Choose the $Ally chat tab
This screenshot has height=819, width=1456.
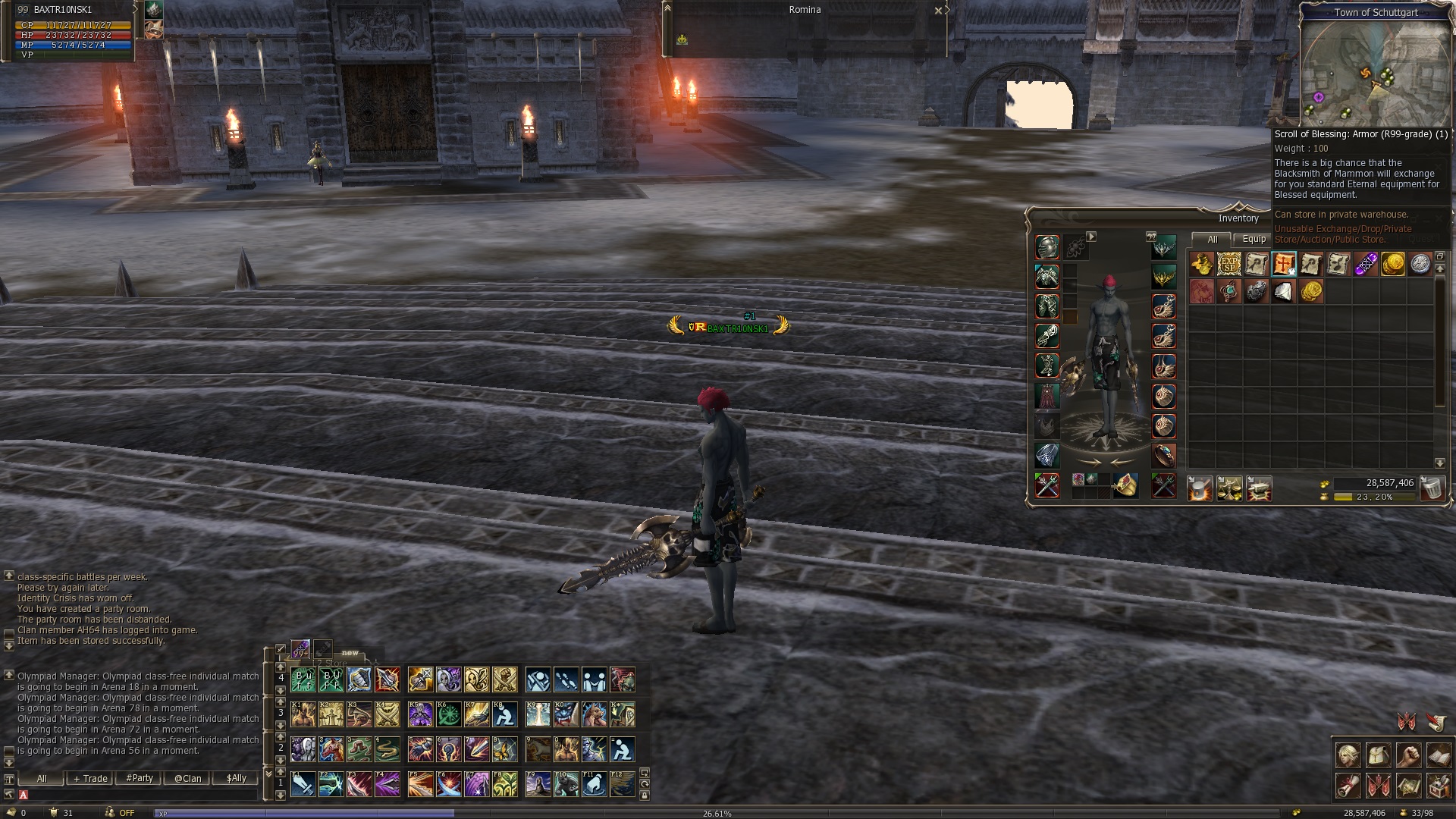pyautogui.click(x=236, y=778)
